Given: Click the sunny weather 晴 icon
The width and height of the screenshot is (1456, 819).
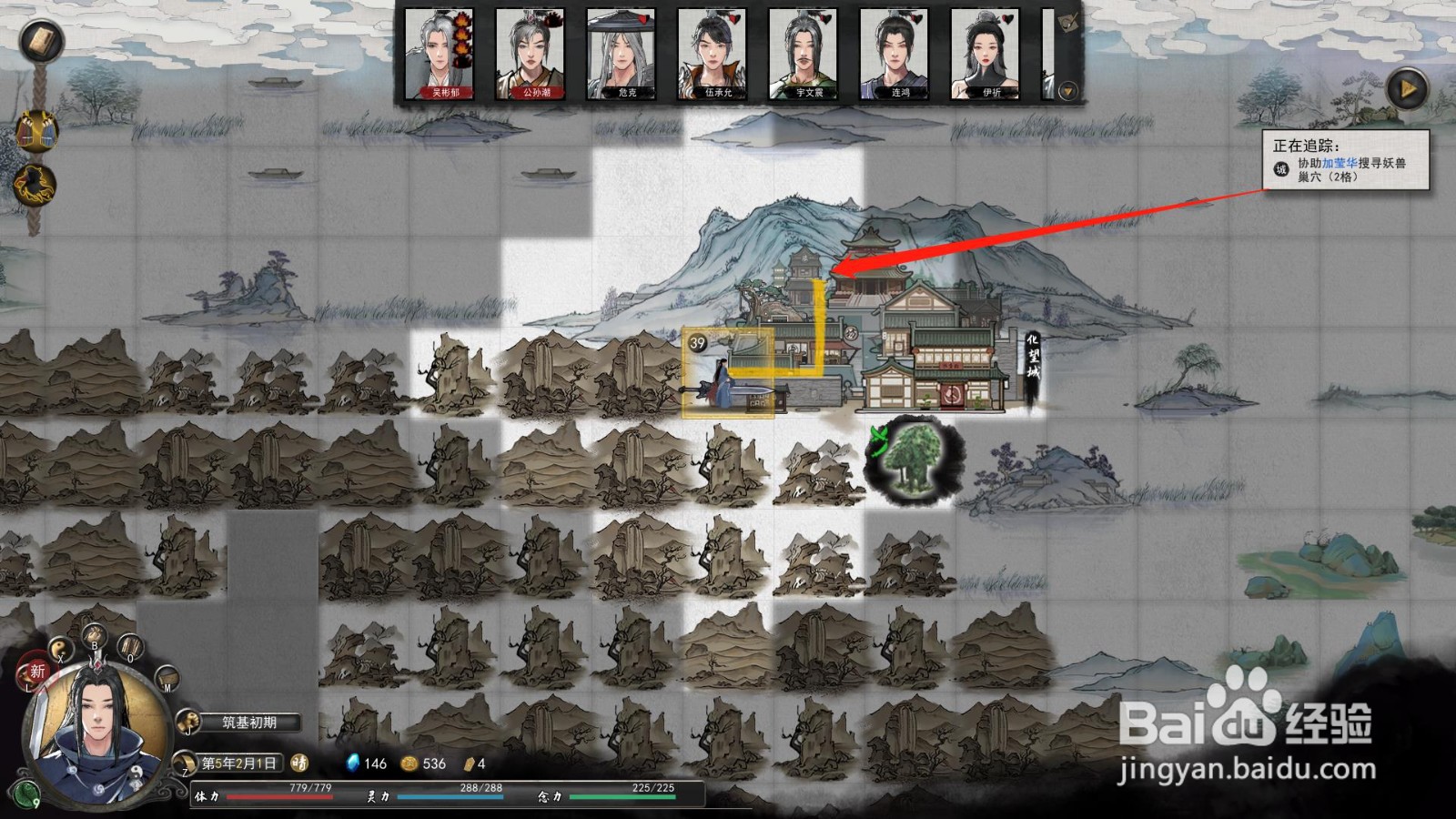Looking at the screenshot, I should click(299, 763).
